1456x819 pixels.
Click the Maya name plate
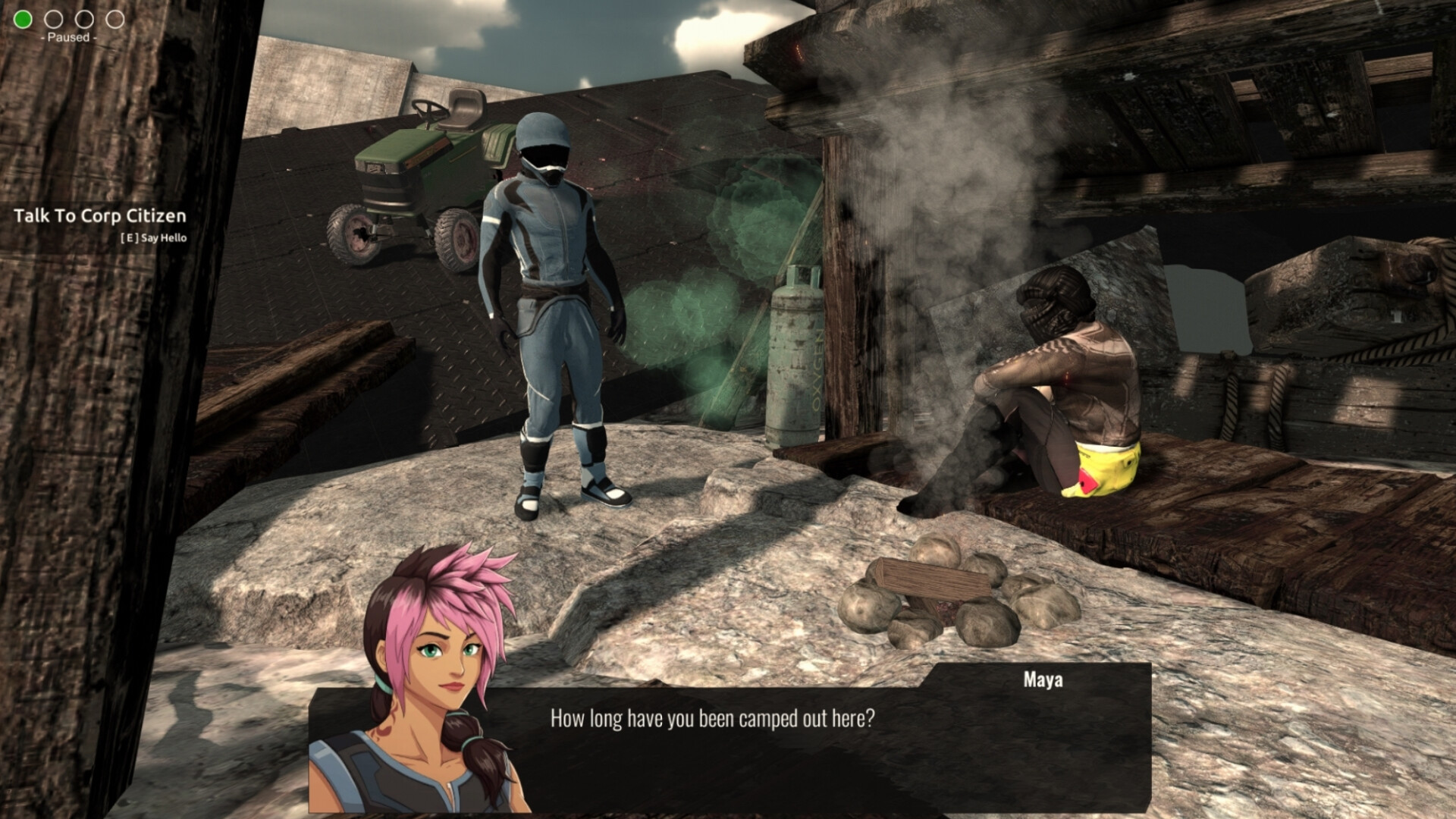[x=1044, y=680]
